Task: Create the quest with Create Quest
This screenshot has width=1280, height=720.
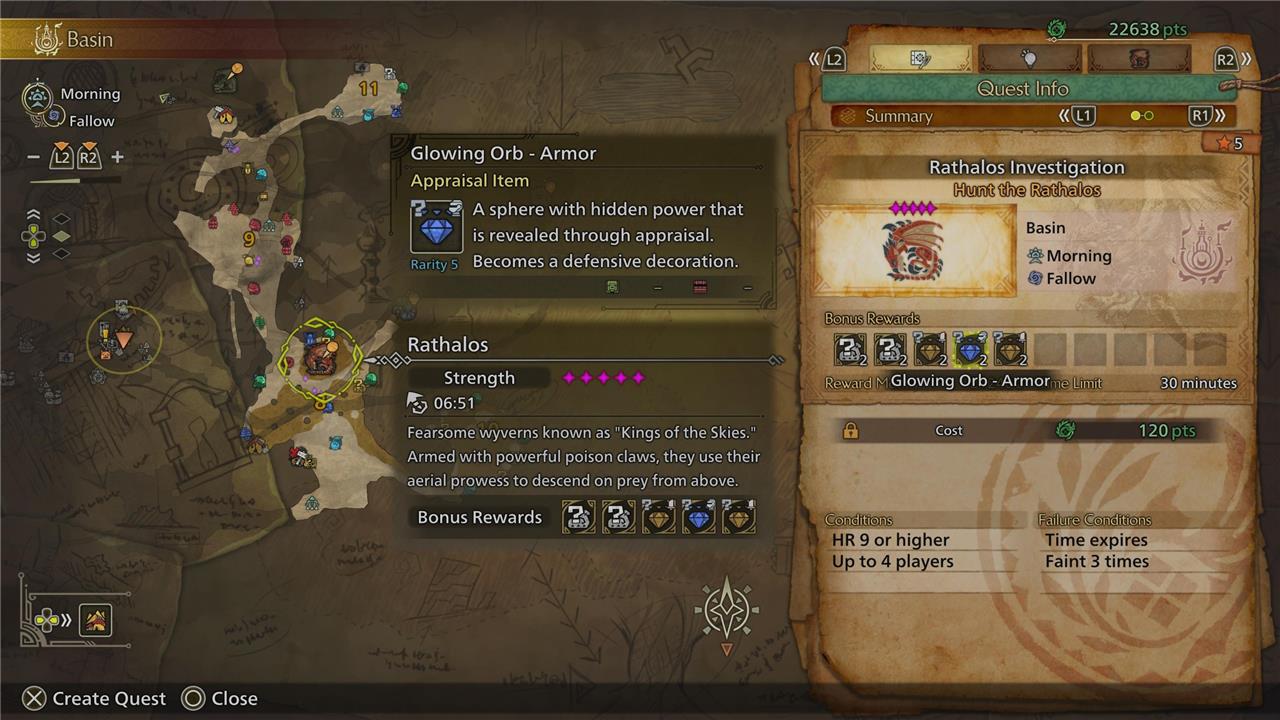Action: pos(95,698)
